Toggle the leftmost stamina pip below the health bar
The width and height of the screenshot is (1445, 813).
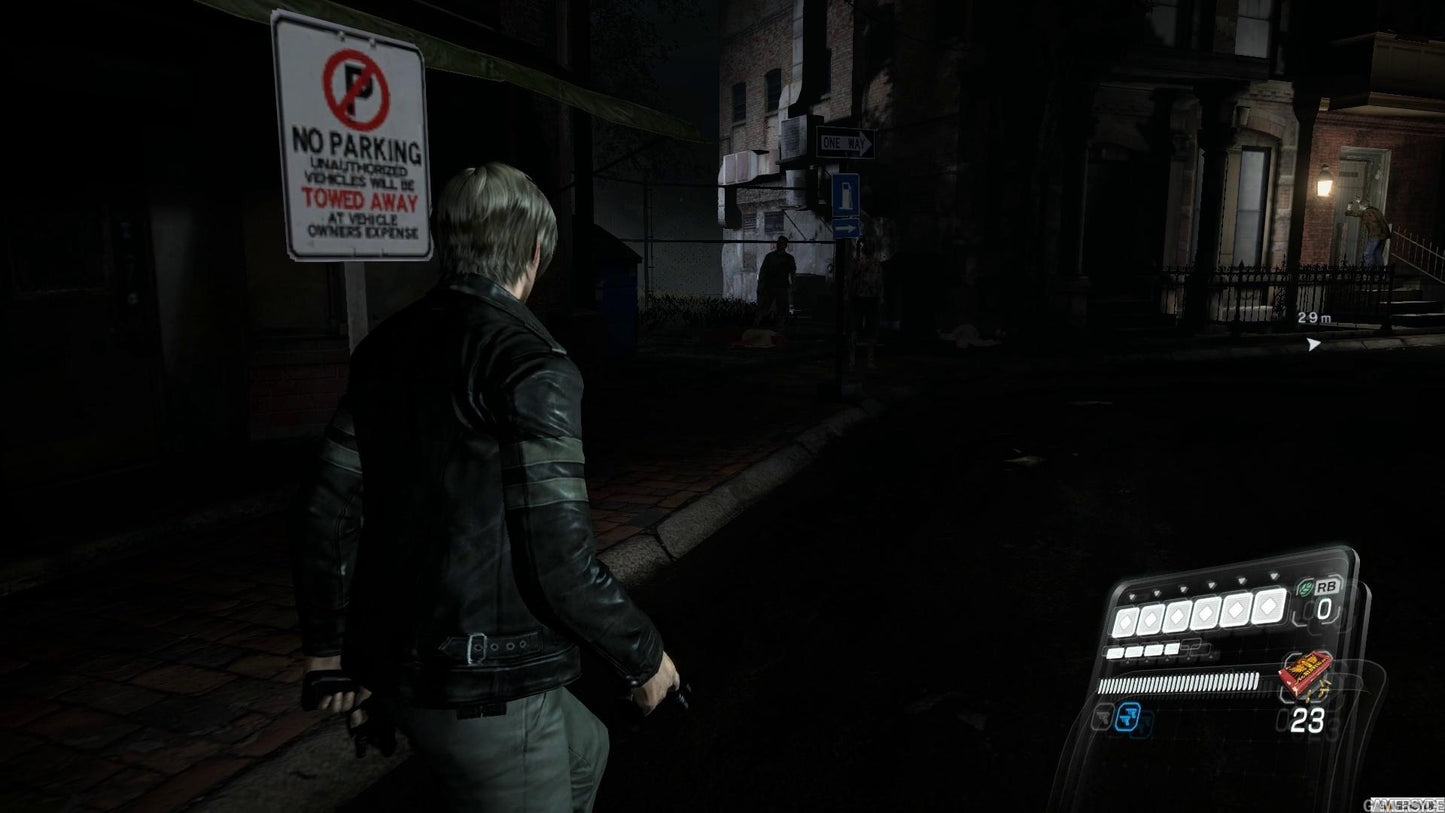click(1114, 652)
